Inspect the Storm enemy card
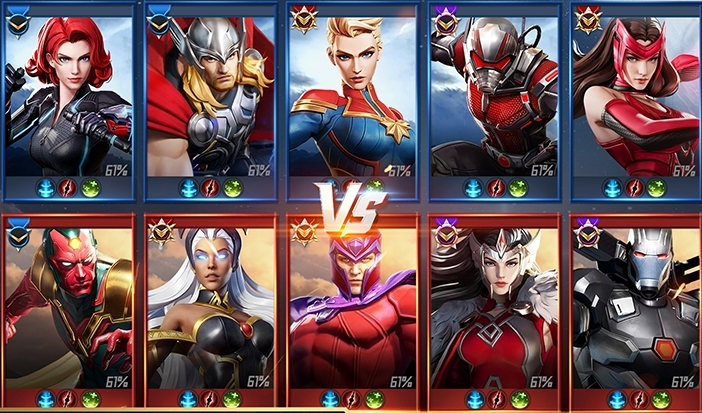This screenshot has height=413, width=702. point(209,305)
